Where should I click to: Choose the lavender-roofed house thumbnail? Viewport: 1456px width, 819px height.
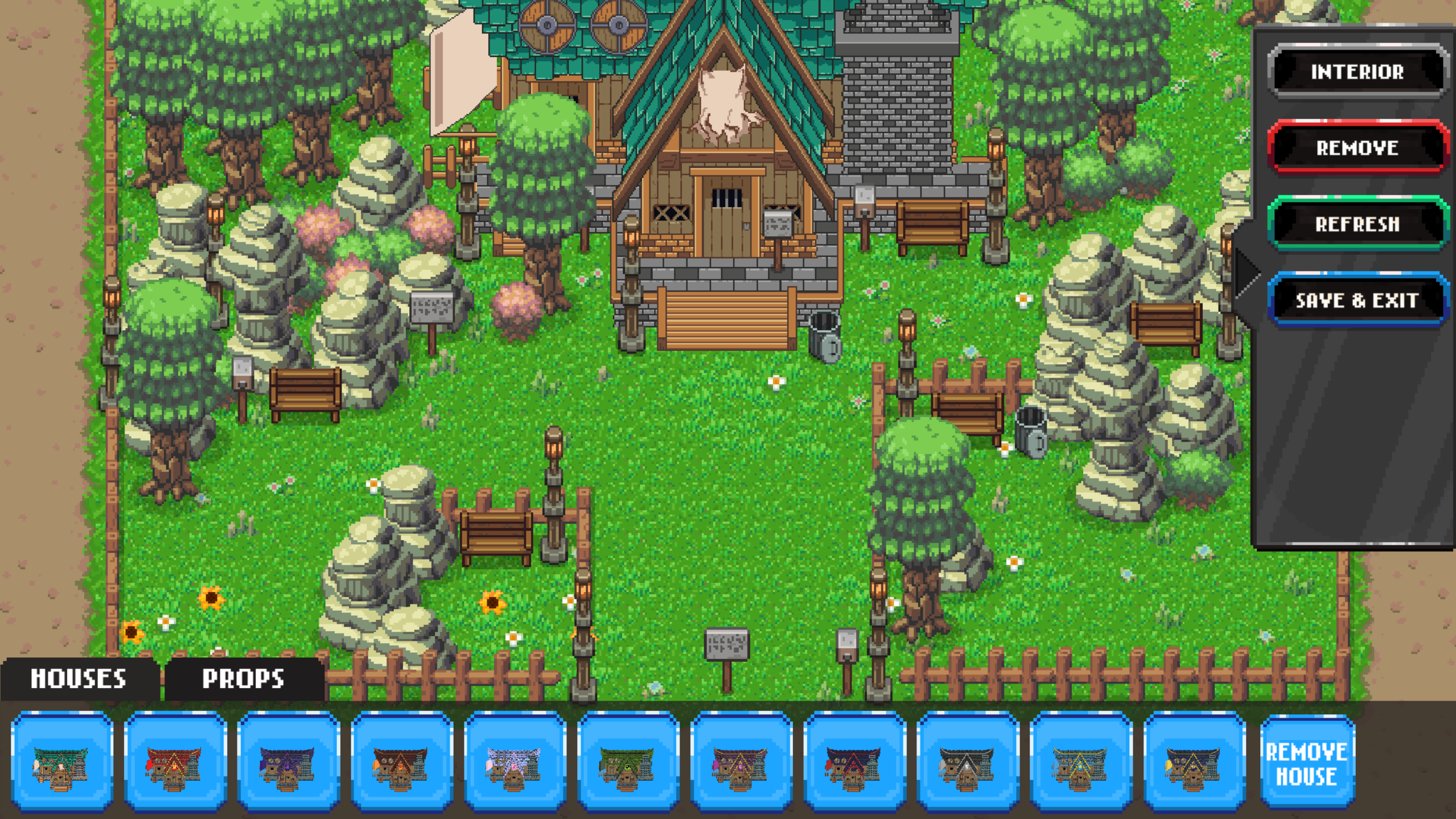pyautogui.click(x=515, y=762)
